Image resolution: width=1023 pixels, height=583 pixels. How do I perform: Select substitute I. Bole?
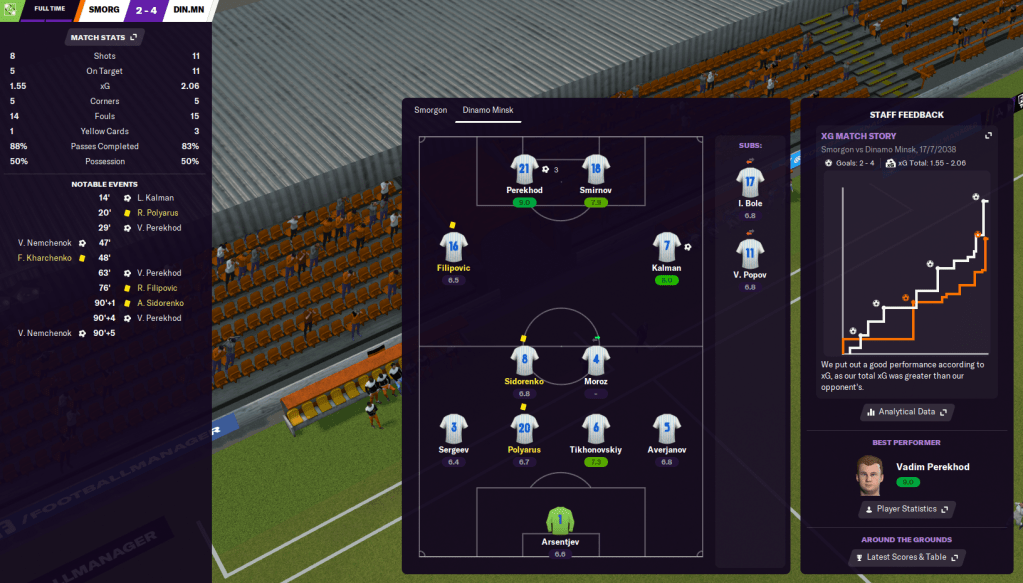[750, 183]
